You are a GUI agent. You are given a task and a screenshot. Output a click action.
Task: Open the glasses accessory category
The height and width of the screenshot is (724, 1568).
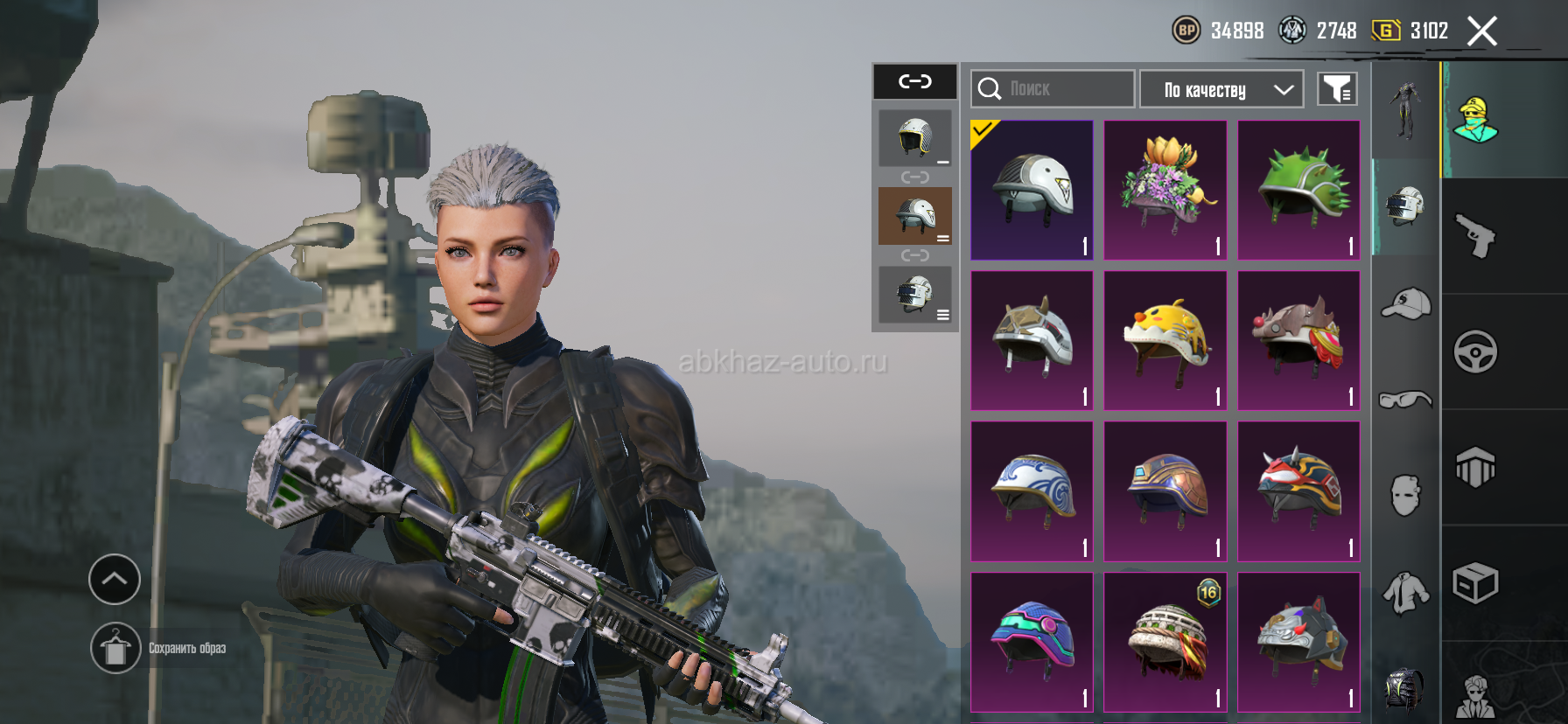point(1405,400)
